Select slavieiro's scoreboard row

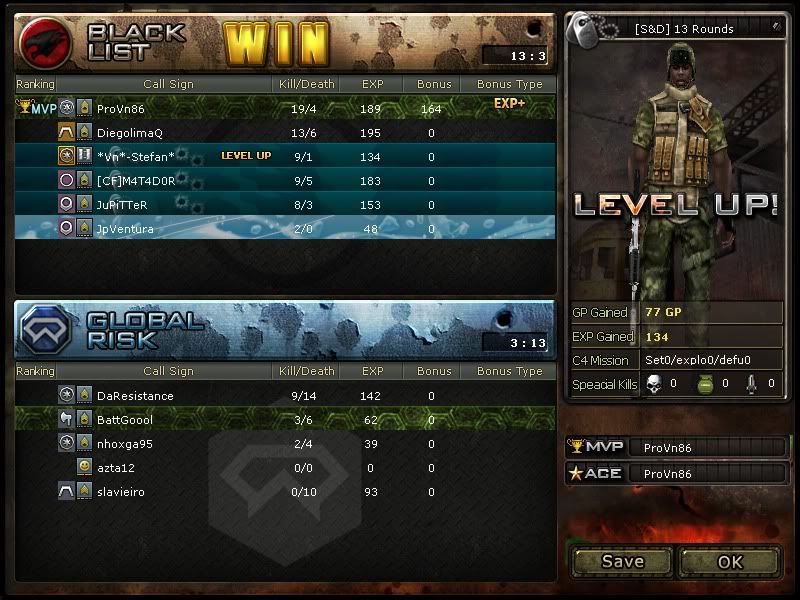(285, 491)
